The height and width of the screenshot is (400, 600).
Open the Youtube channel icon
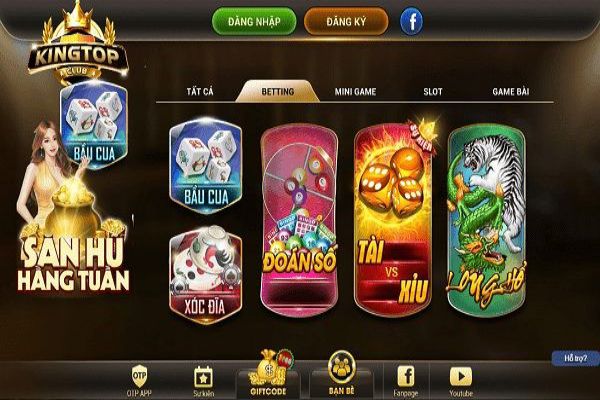coord(460,378)
